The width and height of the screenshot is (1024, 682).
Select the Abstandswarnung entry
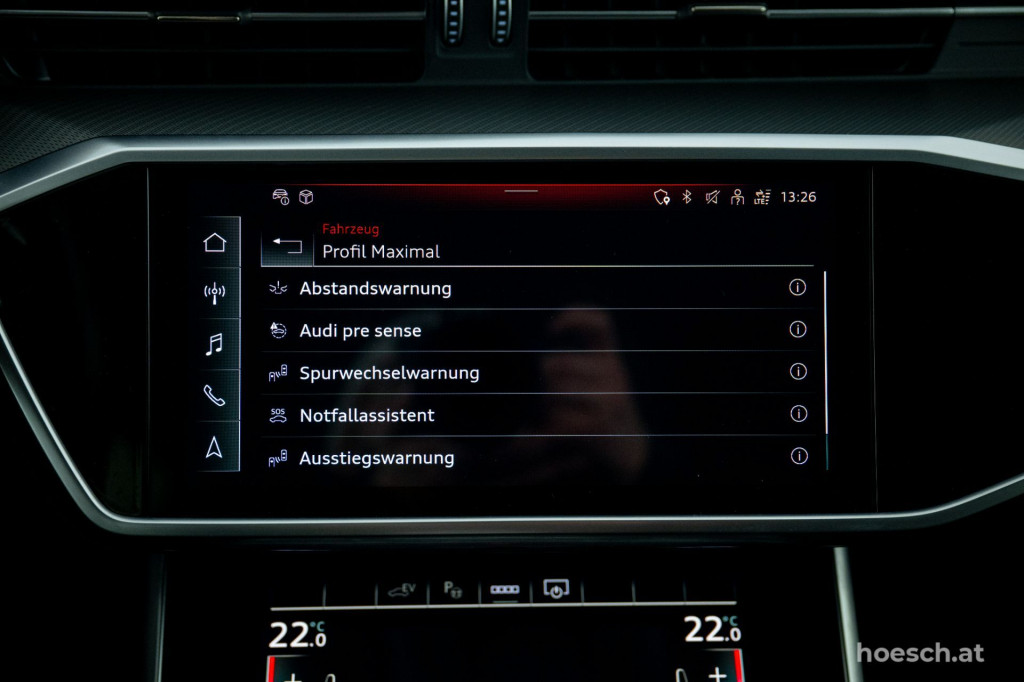[375, 288]
